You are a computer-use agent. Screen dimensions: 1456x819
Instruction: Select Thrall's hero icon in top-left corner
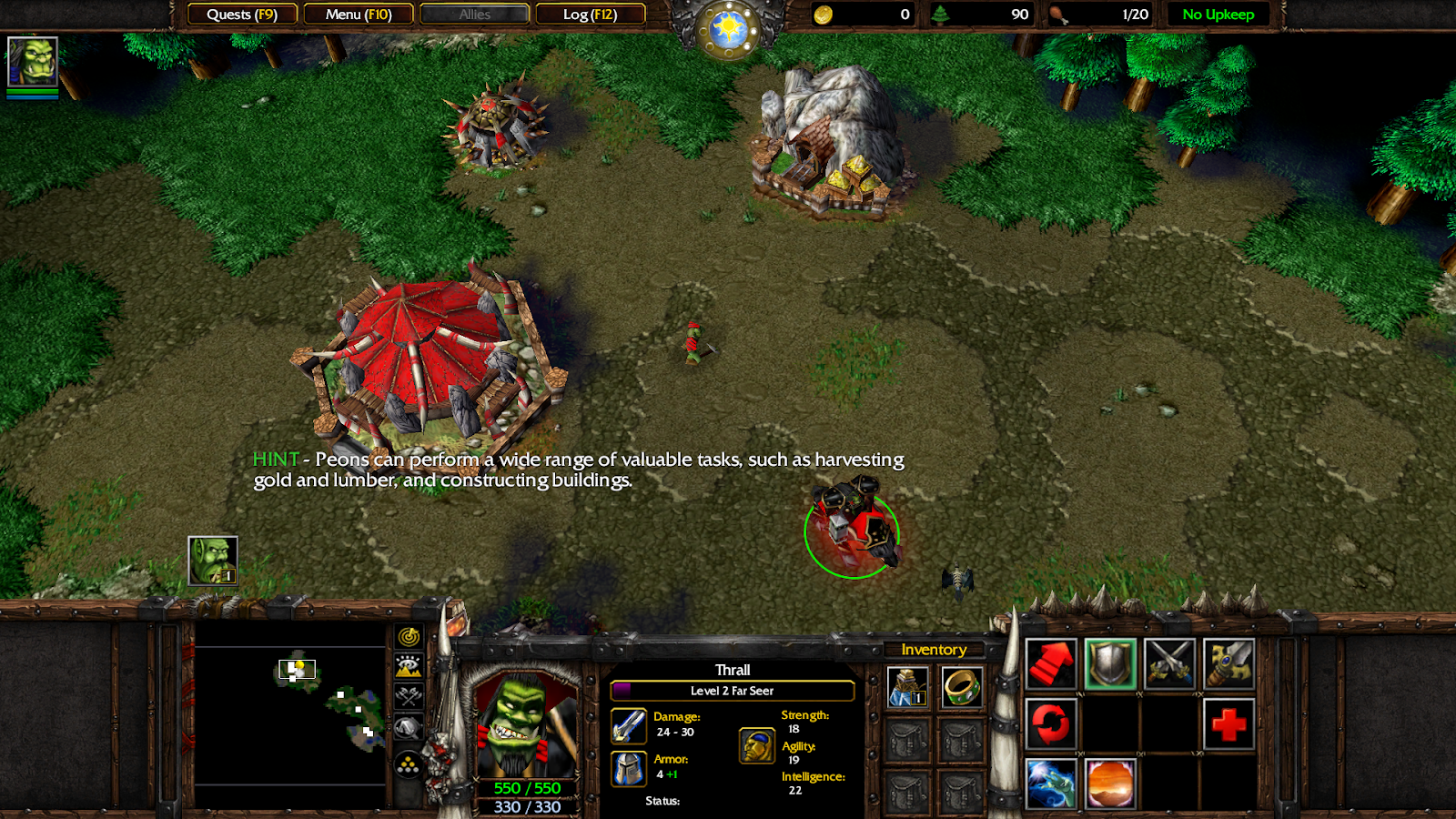pos(33,62)
